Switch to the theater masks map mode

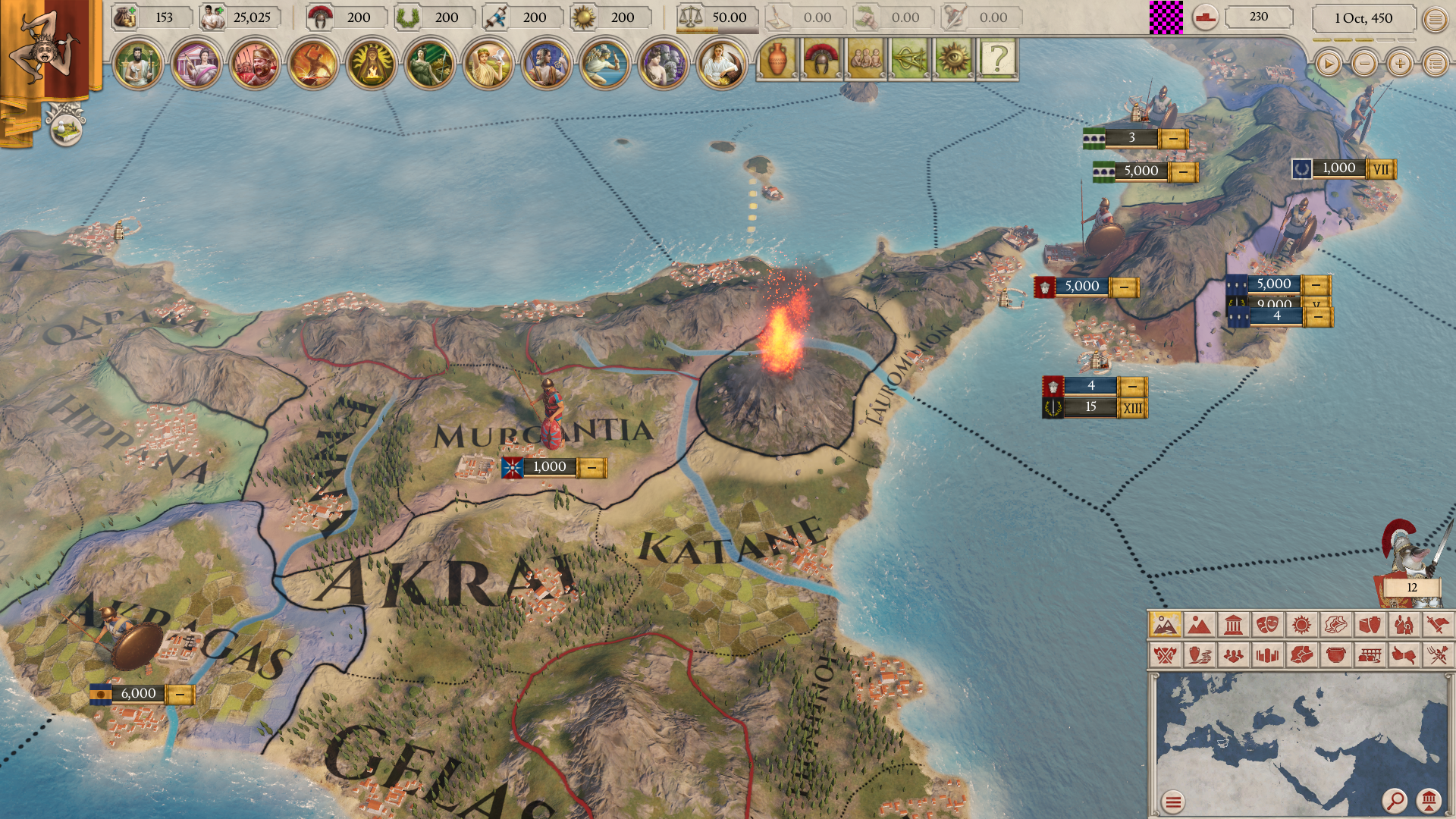1267,625
